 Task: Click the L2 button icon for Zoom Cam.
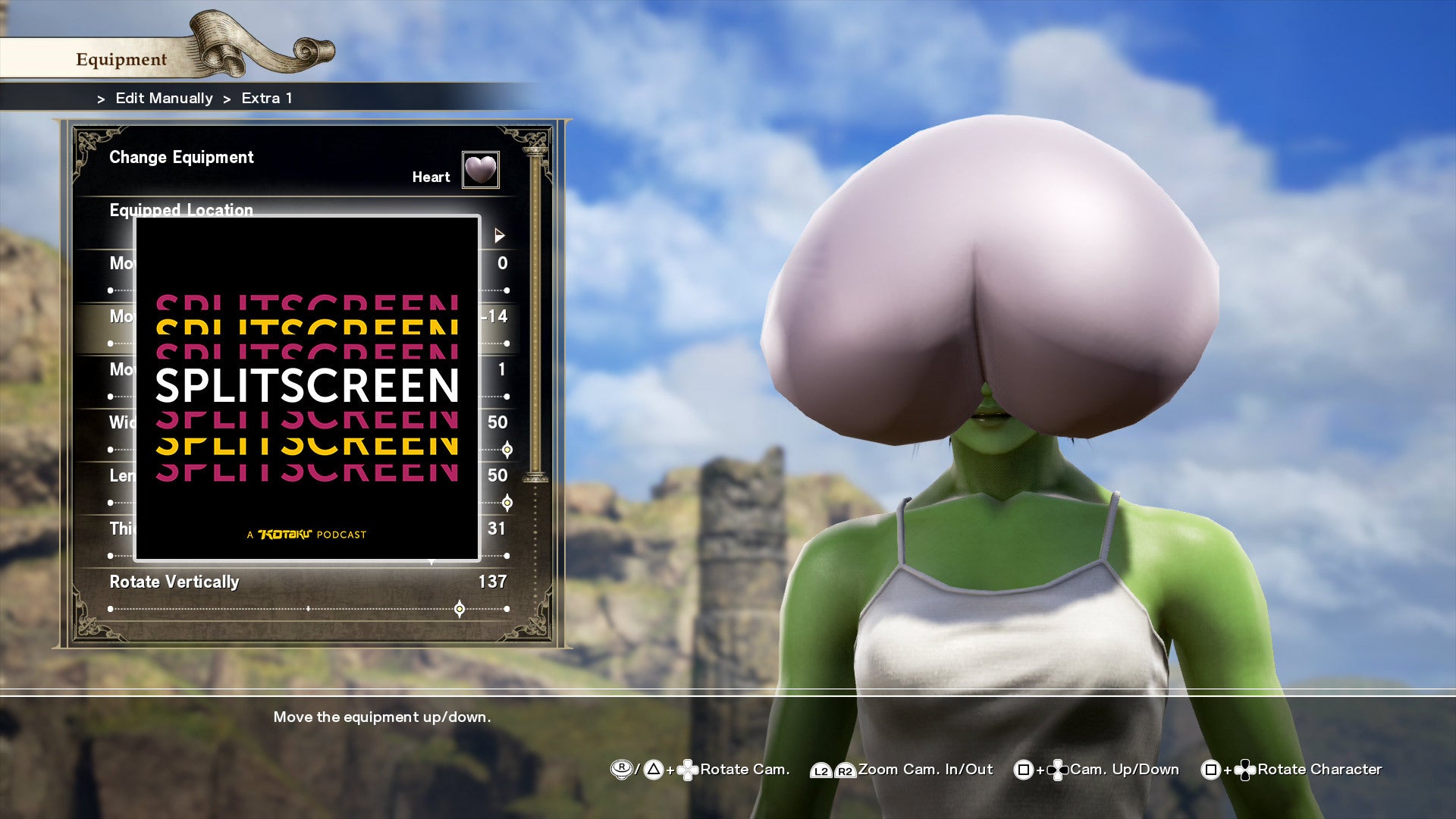[x=821, y=770]
